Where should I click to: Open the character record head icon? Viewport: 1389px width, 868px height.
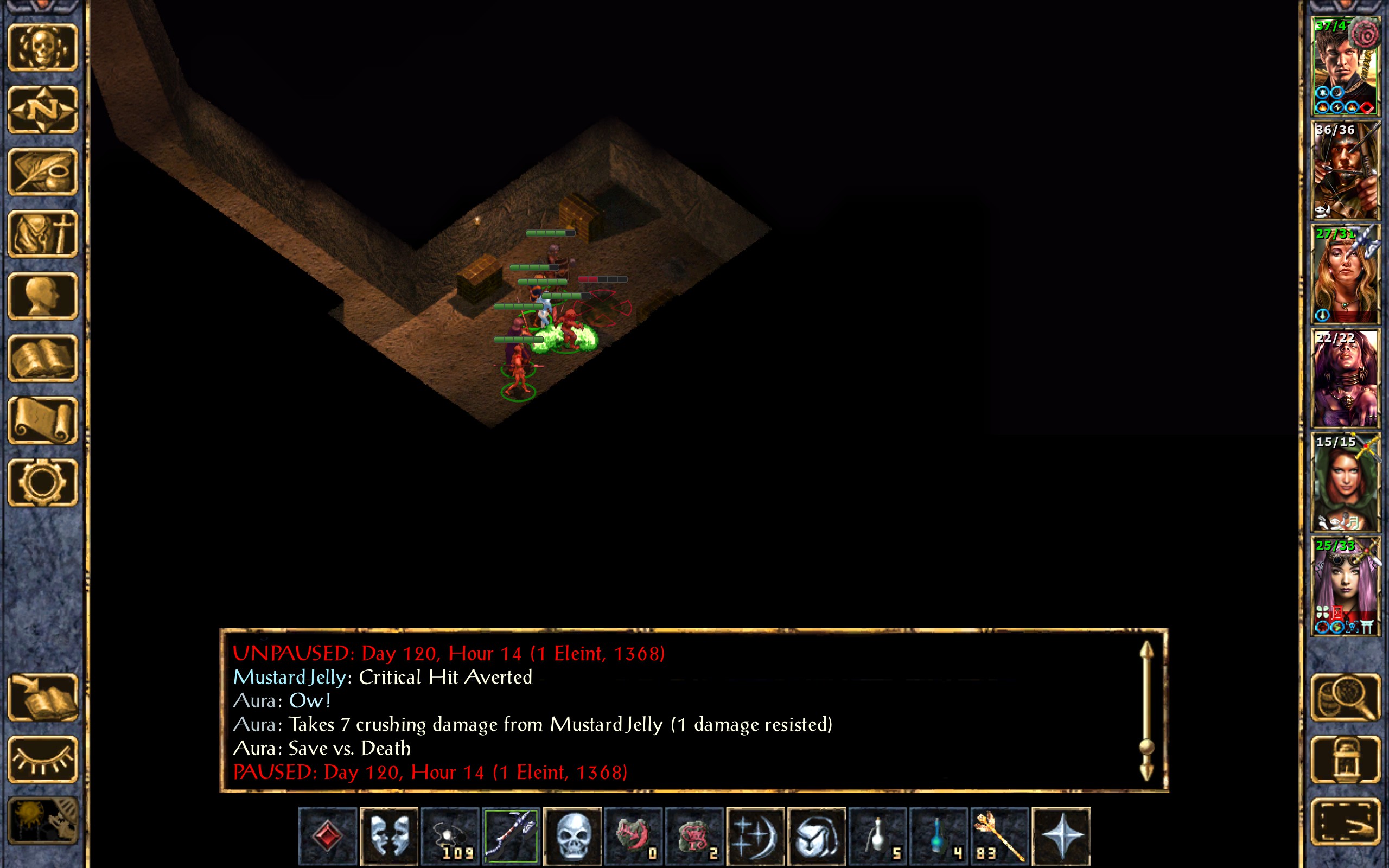[x=43, y=296]
